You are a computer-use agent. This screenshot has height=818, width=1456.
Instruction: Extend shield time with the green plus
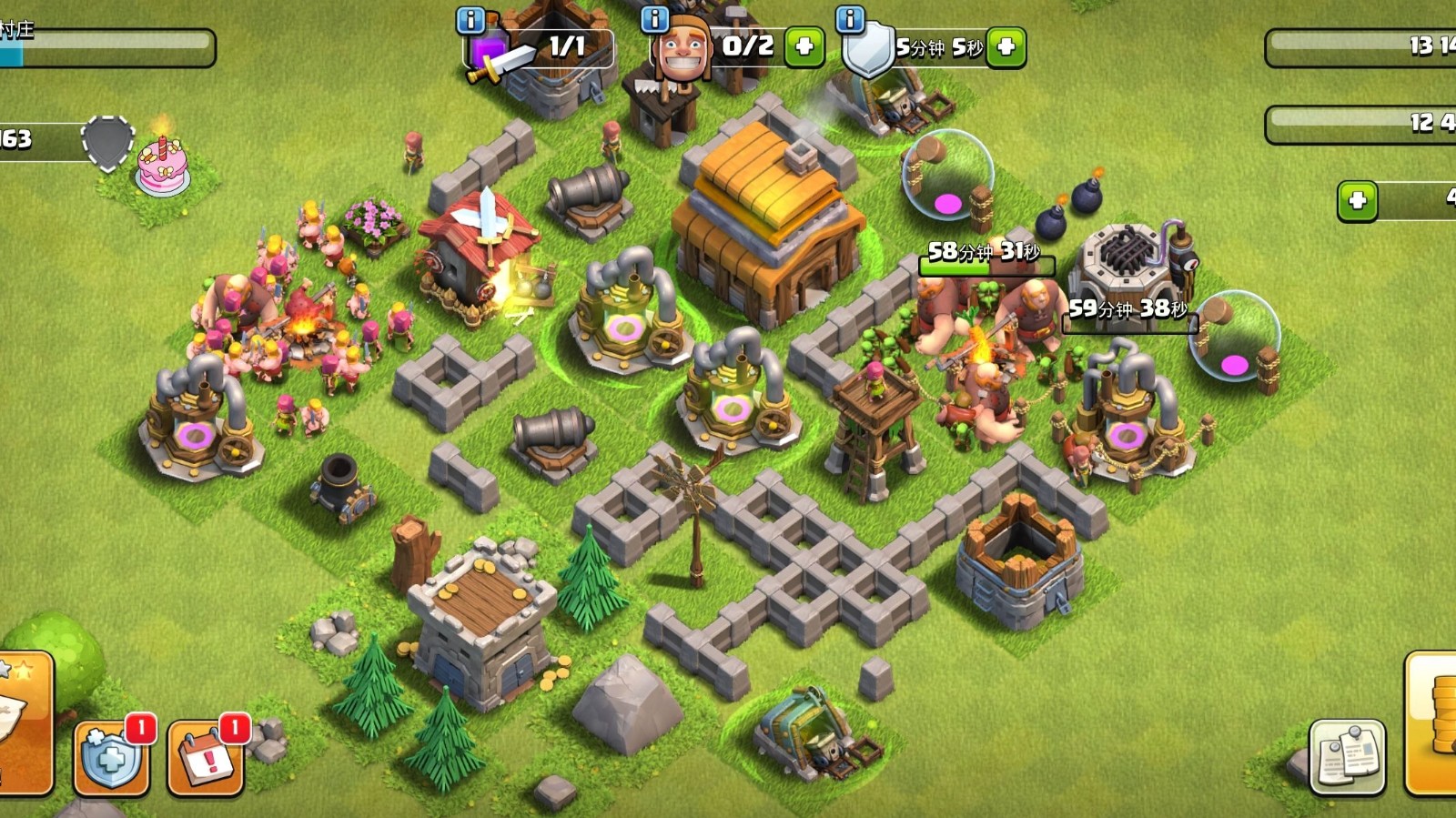pyautogui.click(x=1006, y=46)
